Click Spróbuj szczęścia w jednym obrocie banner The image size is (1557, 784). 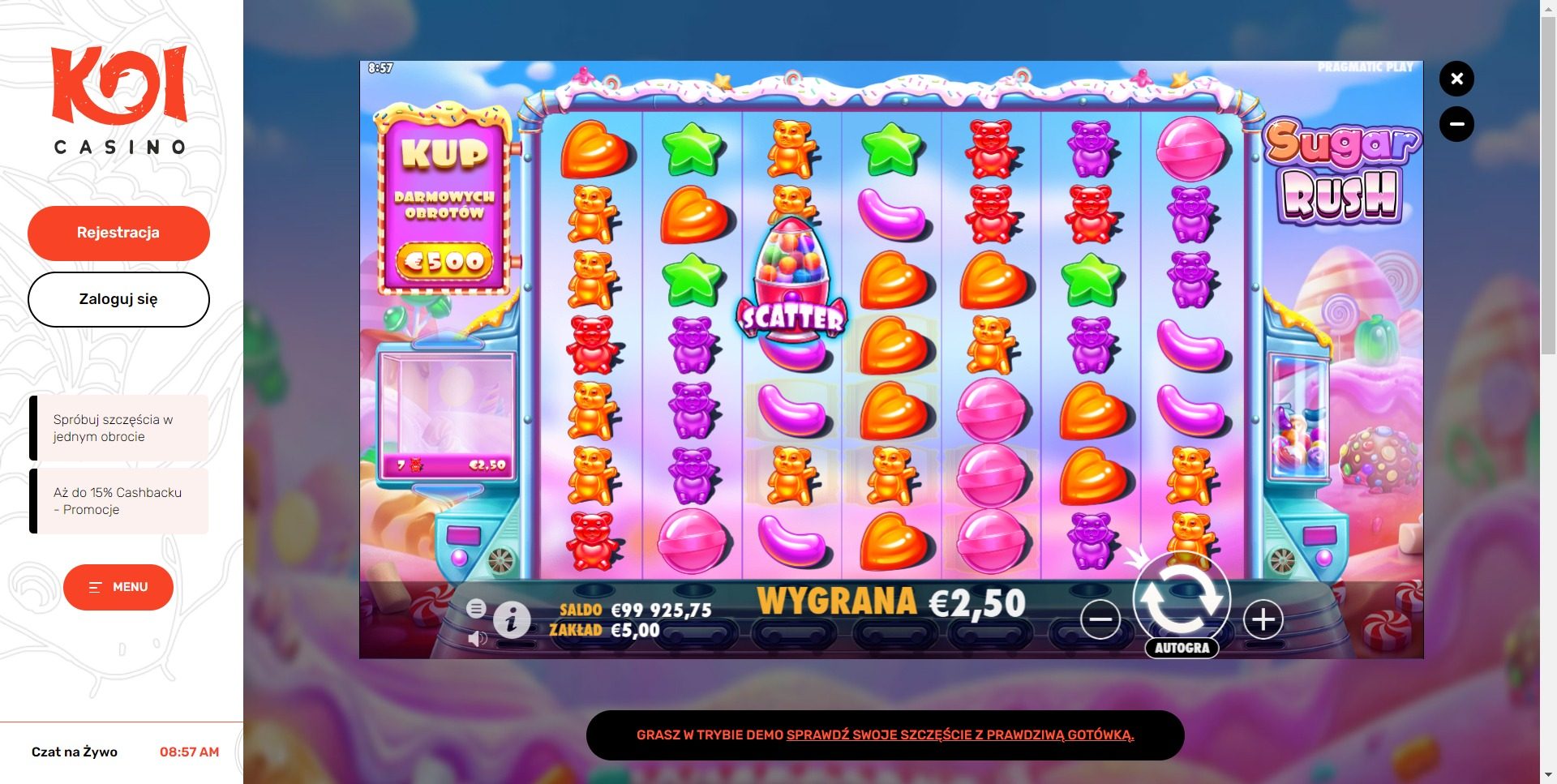click(x=118, y=428)
